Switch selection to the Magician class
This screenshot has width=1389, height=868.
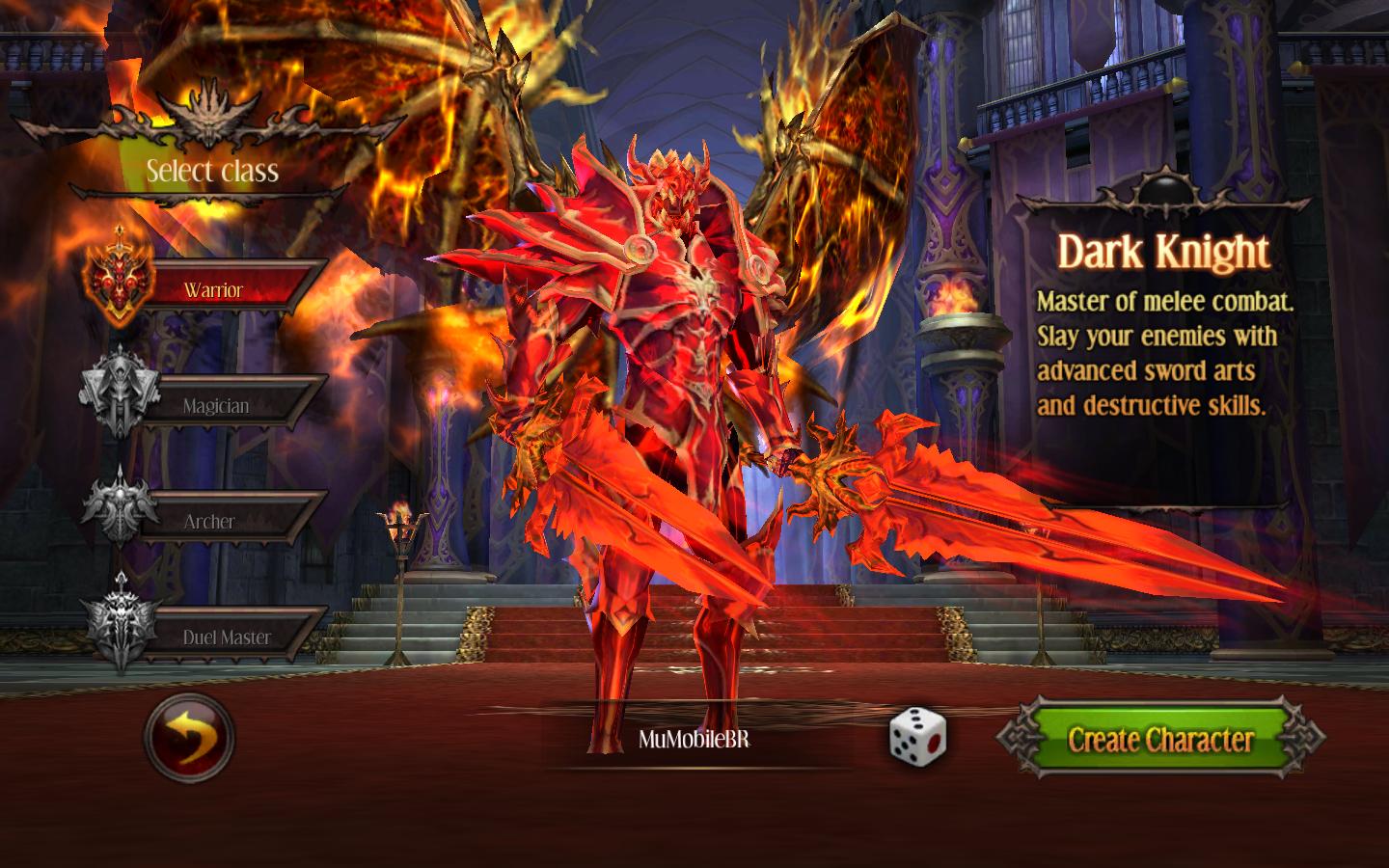click(231, 405)
